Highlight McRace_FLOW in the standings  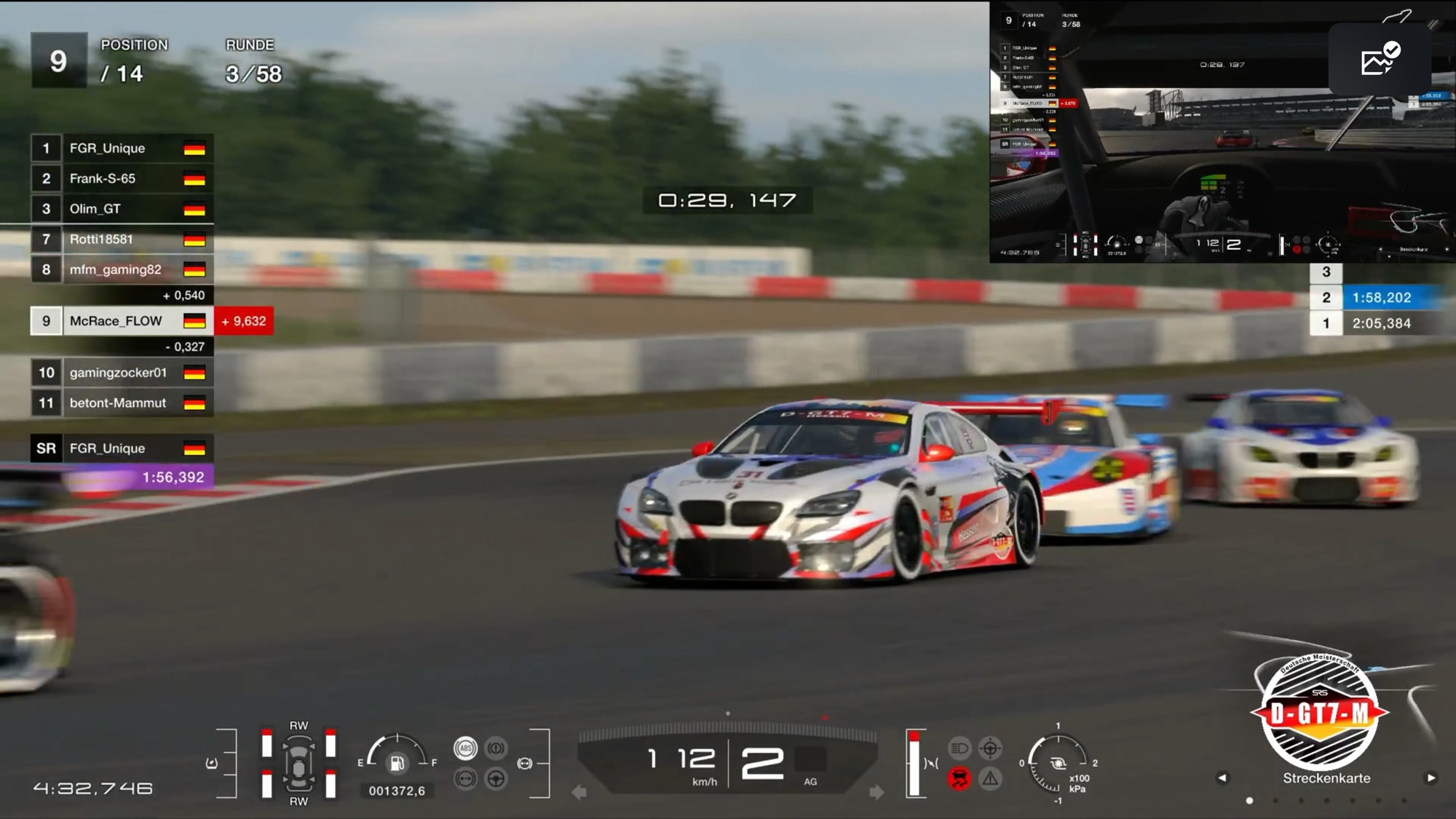pos(122,321)
